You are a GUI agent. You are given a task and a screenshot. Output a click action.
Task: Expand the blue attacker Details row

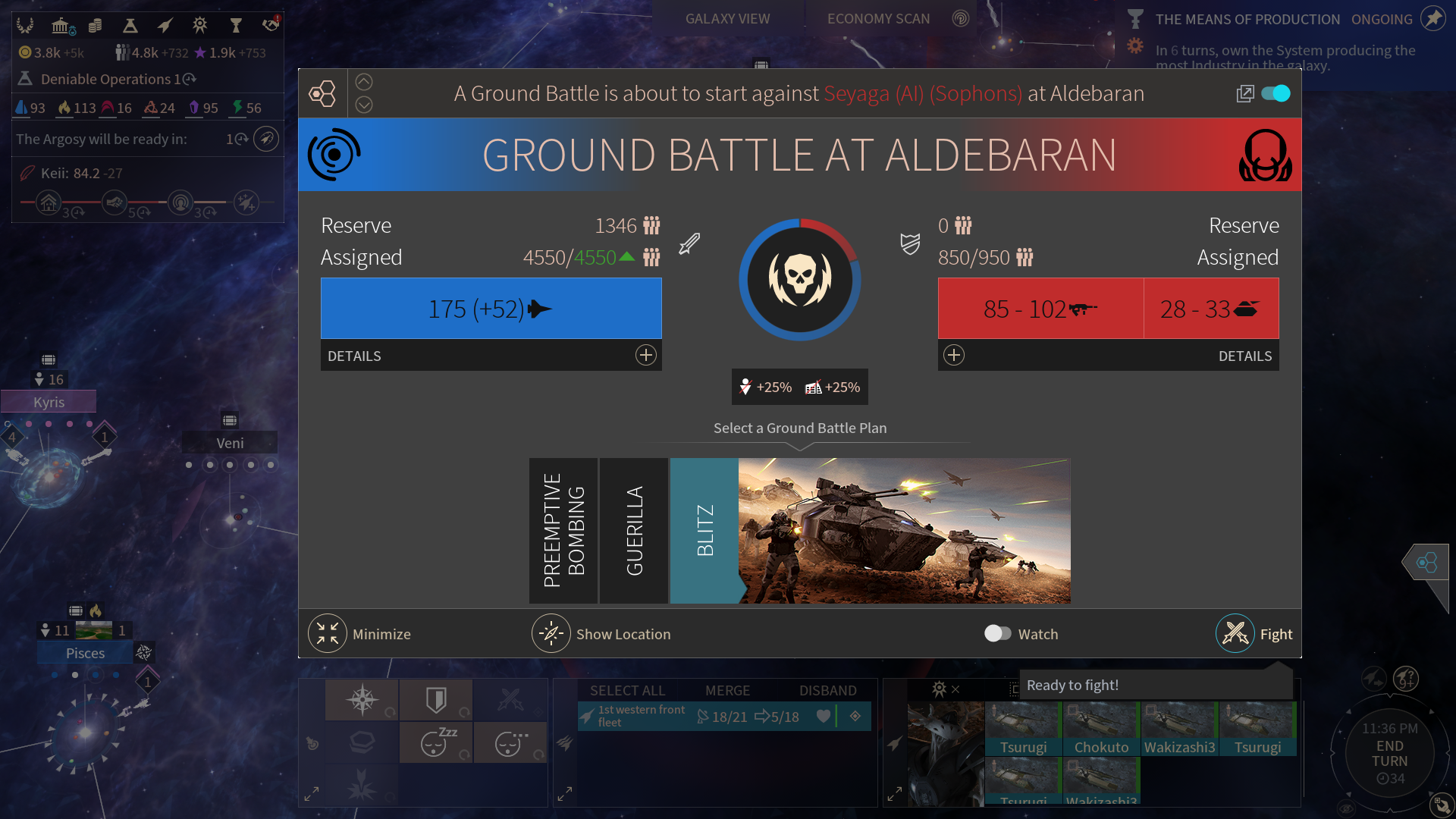[645, 356]
